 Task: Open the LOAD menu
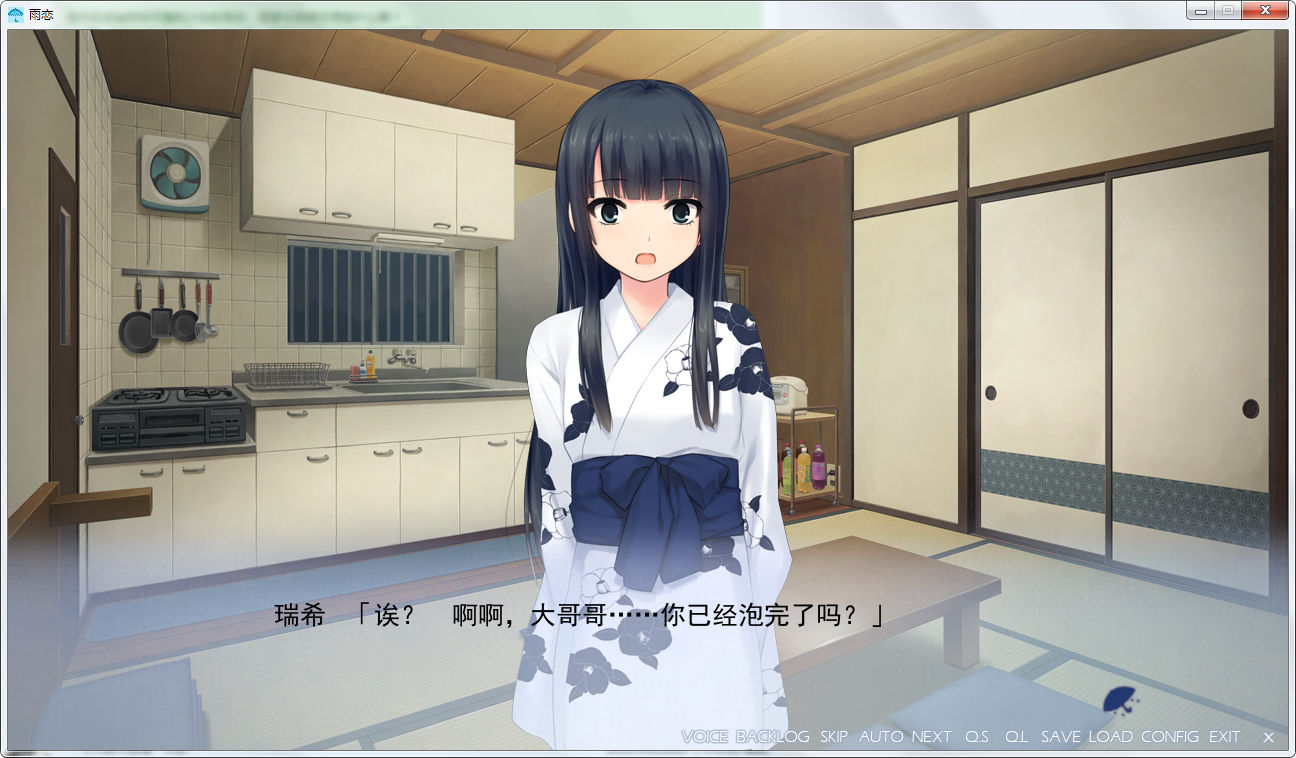point(1110,737)
